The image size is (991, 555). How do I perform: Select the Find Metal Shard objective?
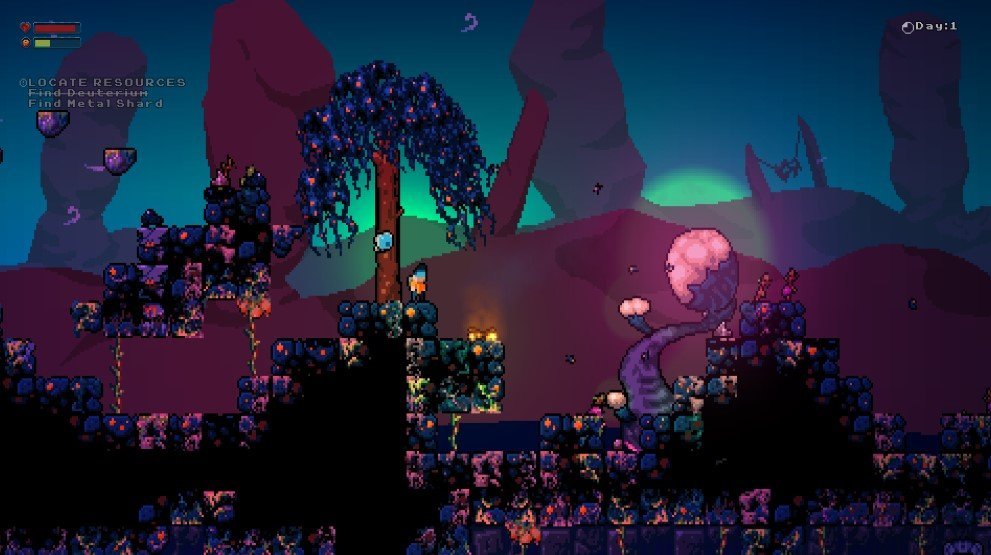(96, 103)
